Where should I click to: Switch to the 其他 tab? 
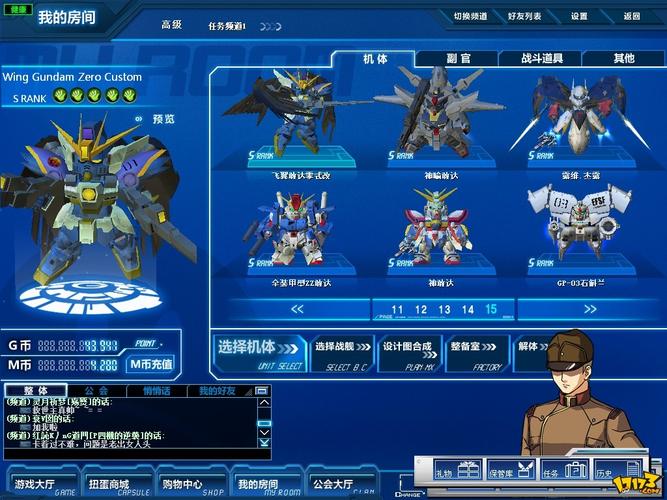click(623, 59)
